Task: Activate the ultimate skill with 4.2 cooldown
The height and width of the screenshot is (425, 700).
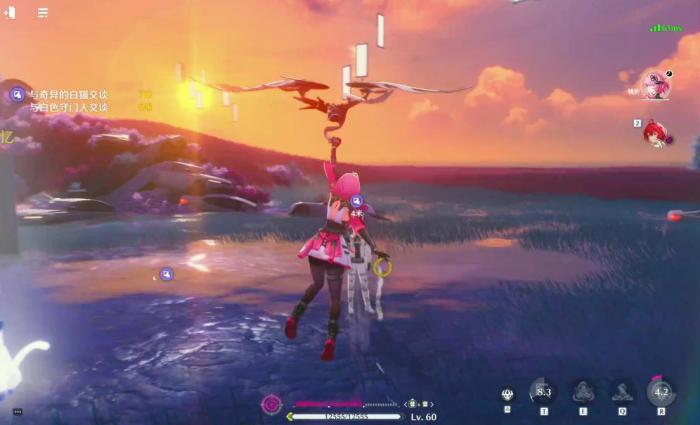Action: (660, 391)
